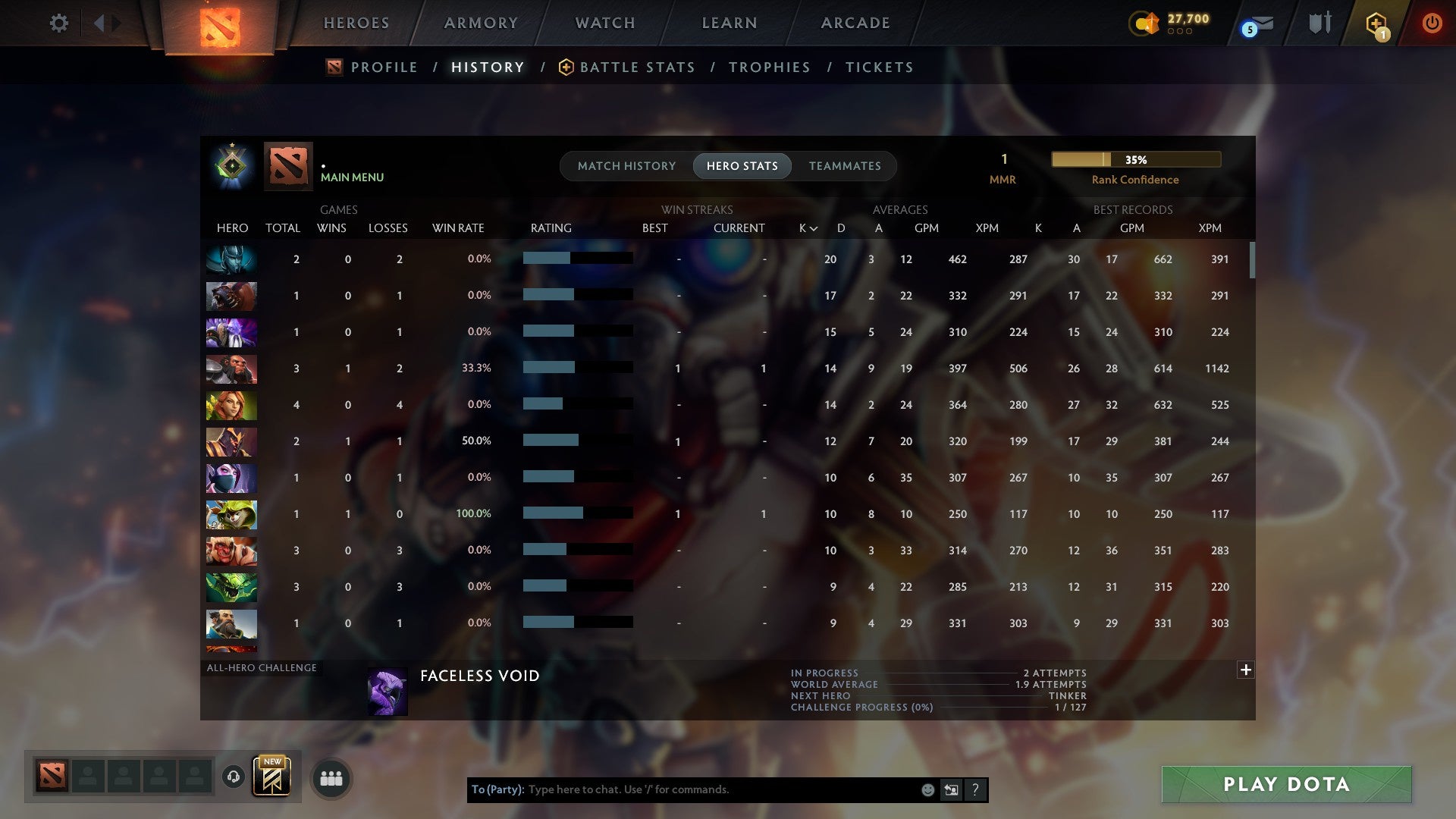The width and height of the screenshot is (1456, 819).
Task: Expand the All-Hero Challenge panel with plus
Action: (x=1246, y=670)
